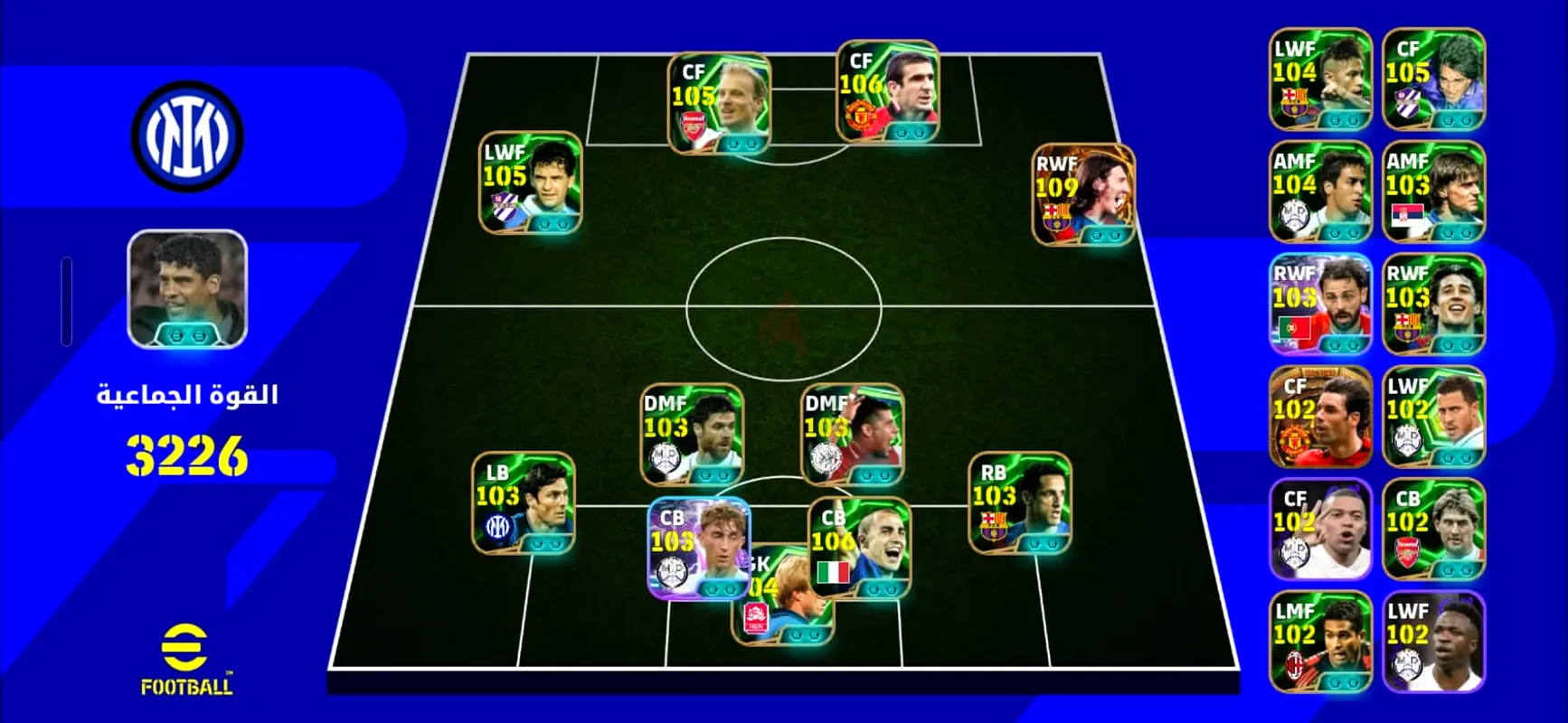Choose the CF 105 Arsenal striker card

coord(719,103)
